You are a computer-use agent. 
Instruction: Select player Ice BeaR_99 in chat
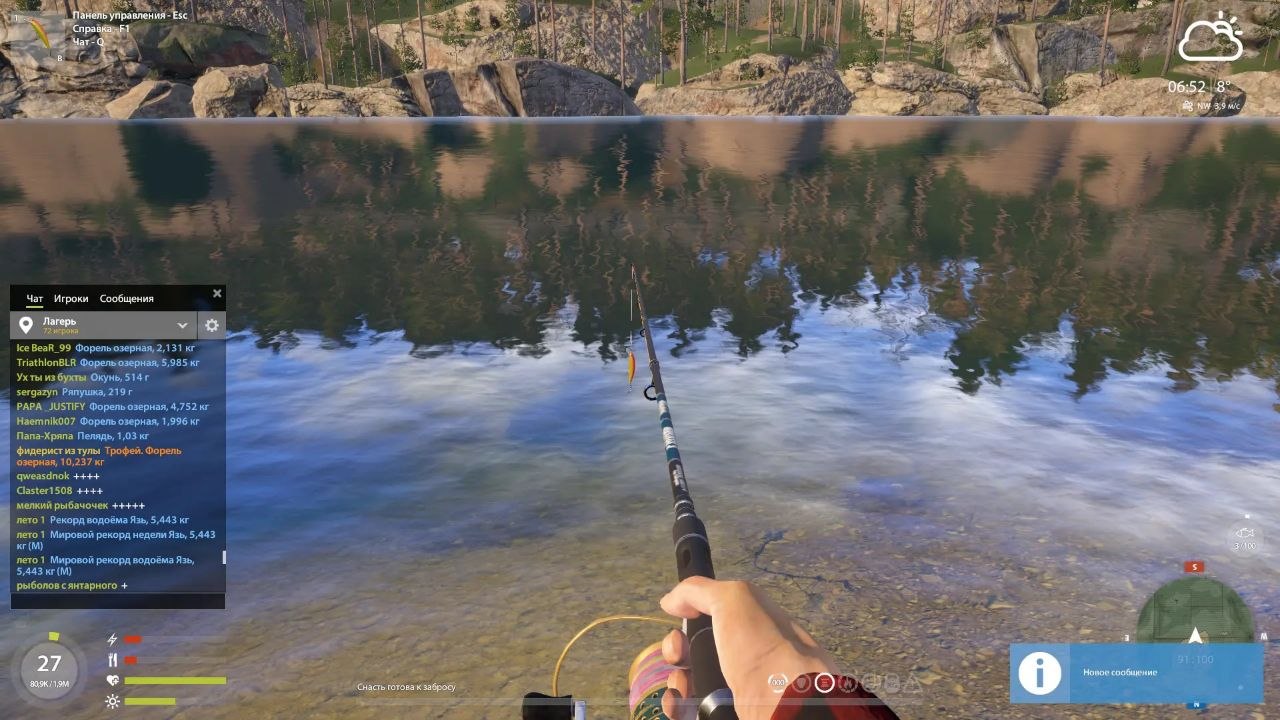click(x=44, y=348)
